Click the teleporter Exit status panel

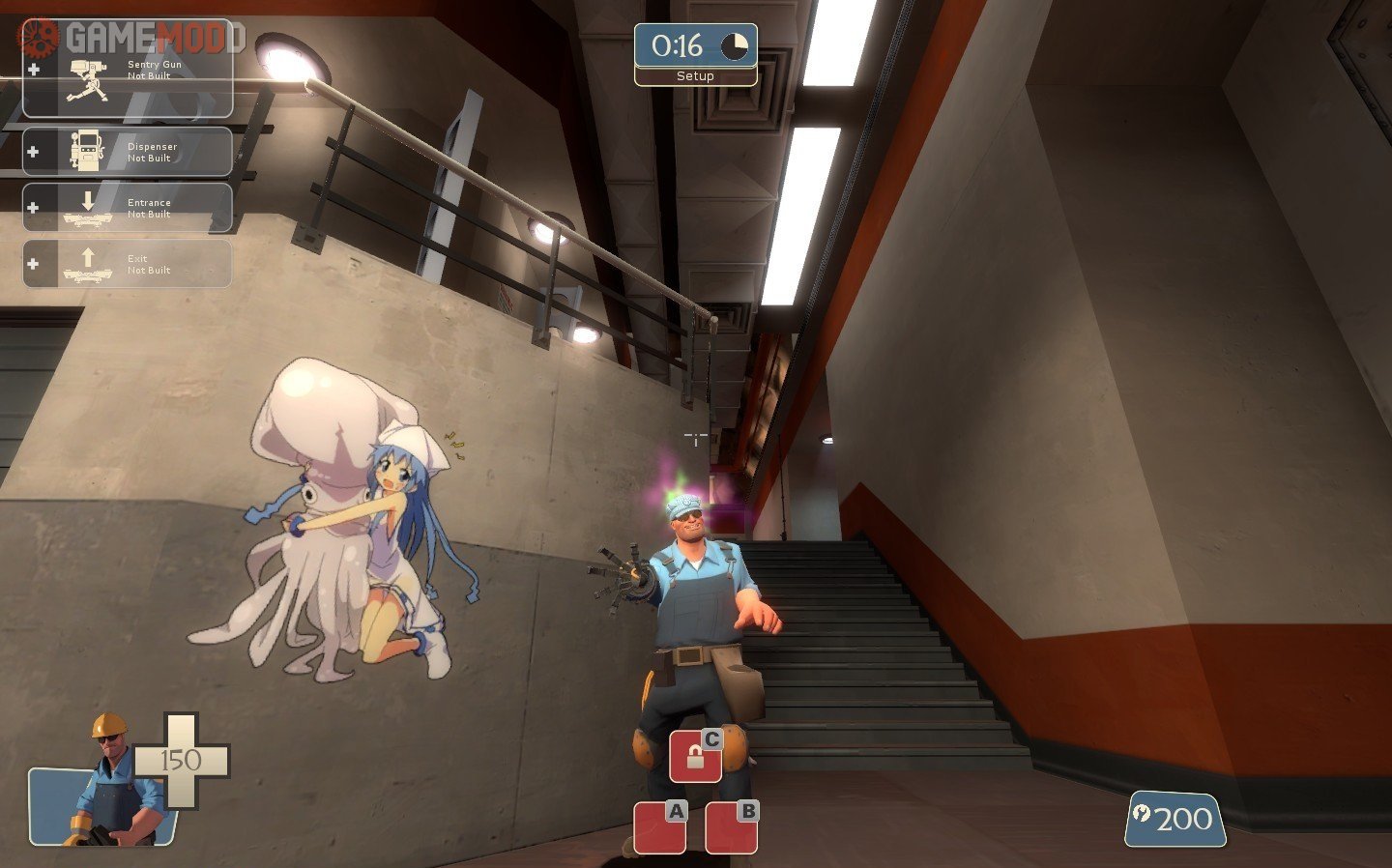coord(128,264)
